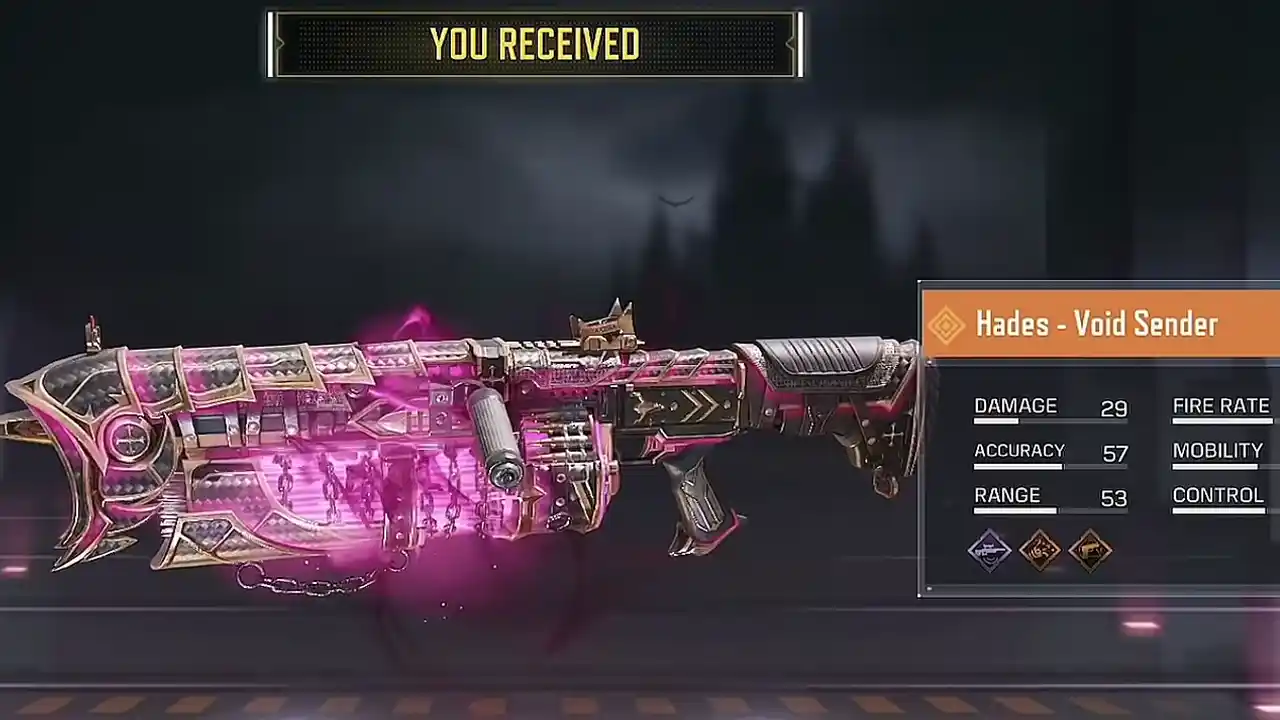Collapse the Hades - Void Sender panel
This screenshot has width=1280, height=720.
click(1097, 324)
